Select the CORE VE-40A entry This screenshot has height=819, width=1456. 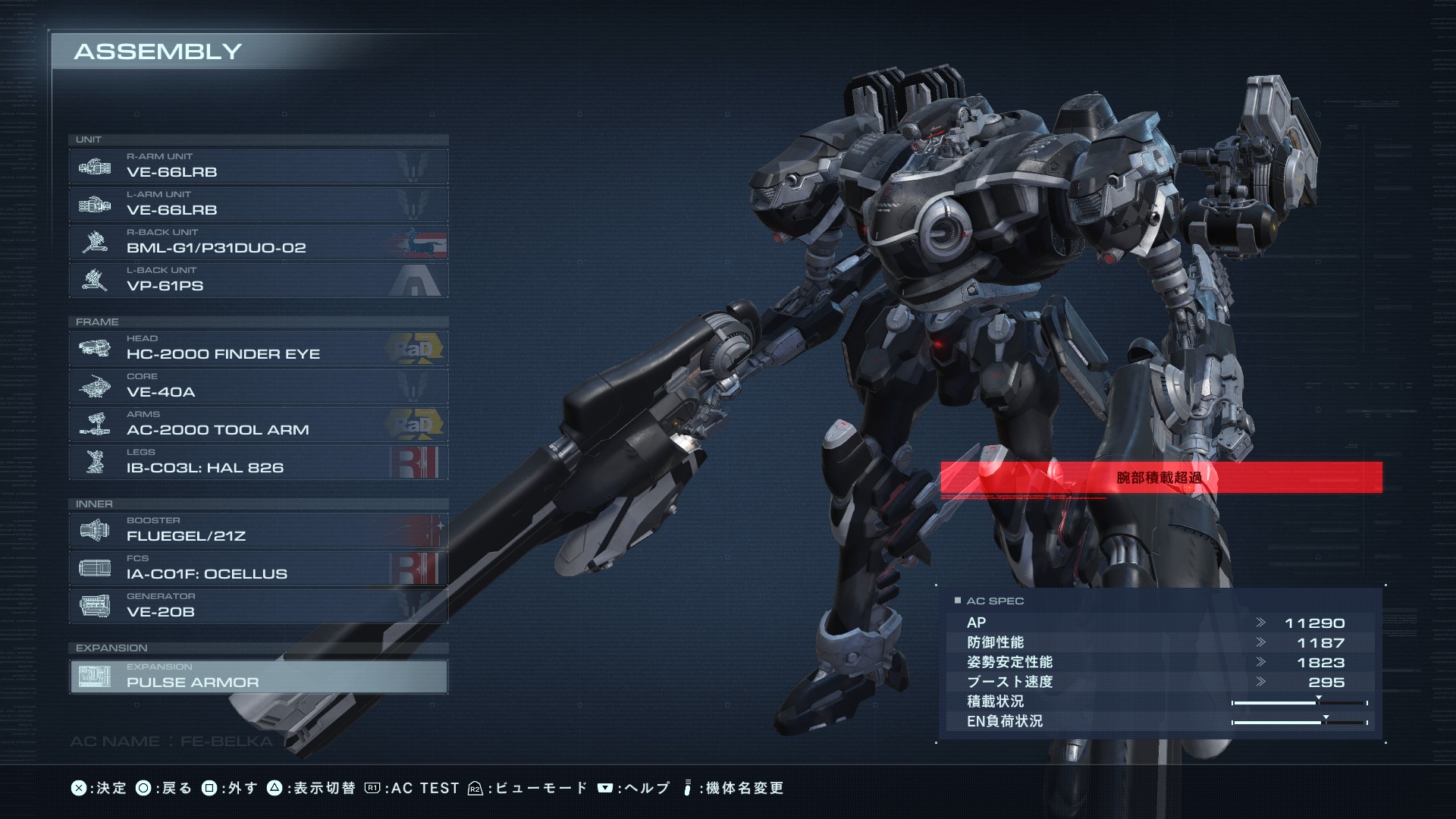tap(258, 386)
